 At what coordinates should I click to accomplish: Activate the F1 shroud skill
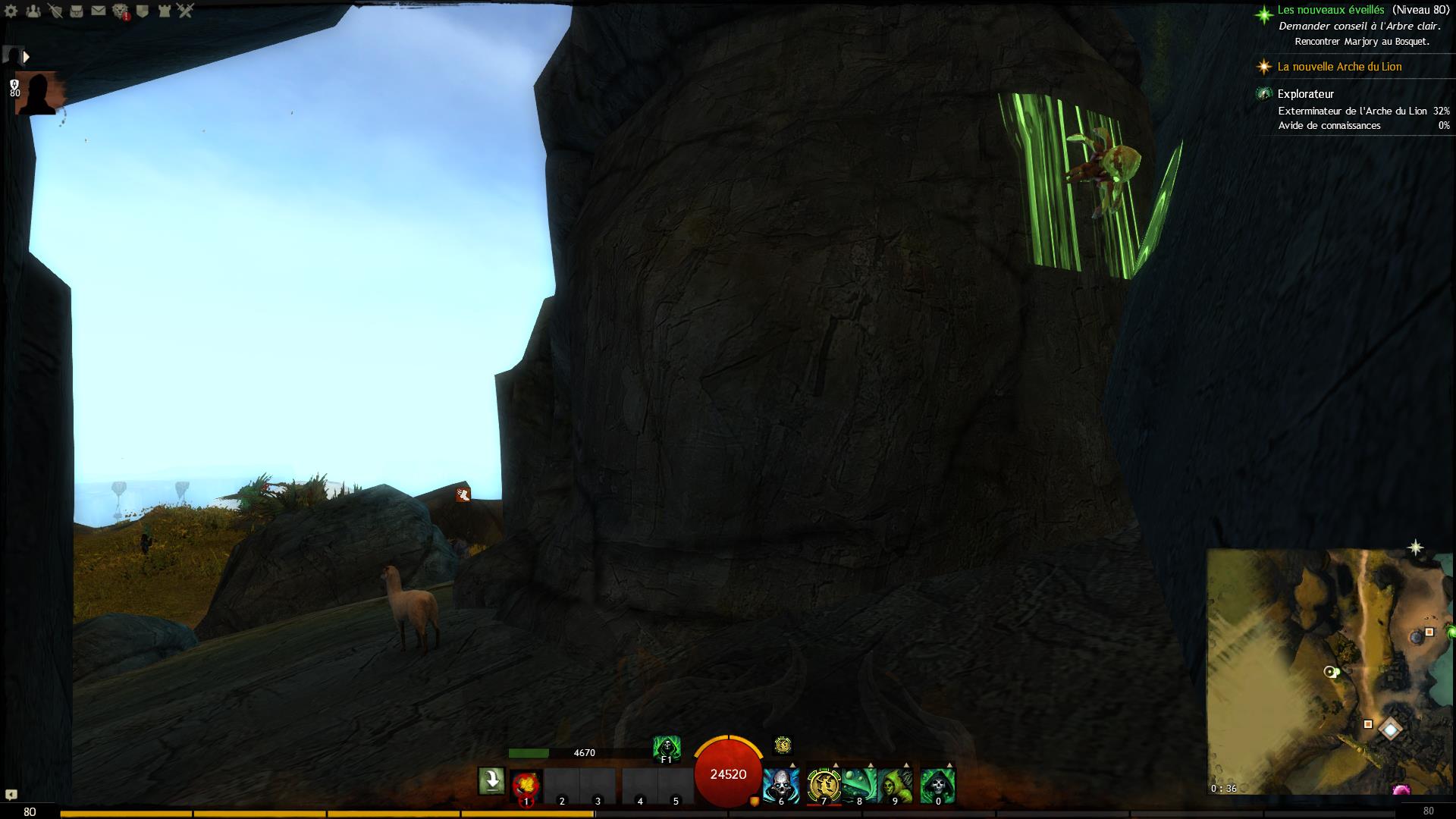(667, 748)
